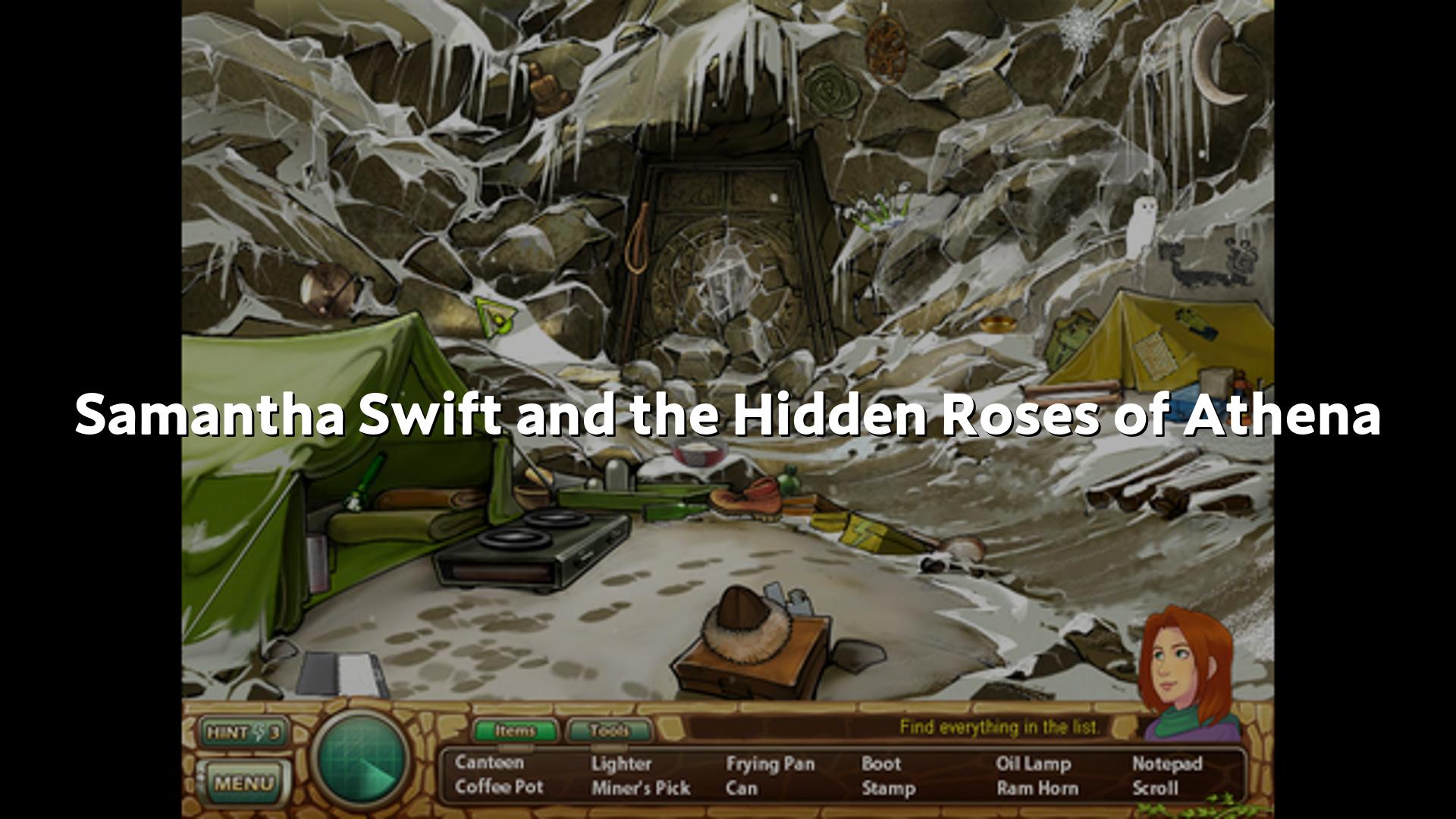Activate the green radar scanner
The image size is (1456, 819).
[x=360, y=758]
